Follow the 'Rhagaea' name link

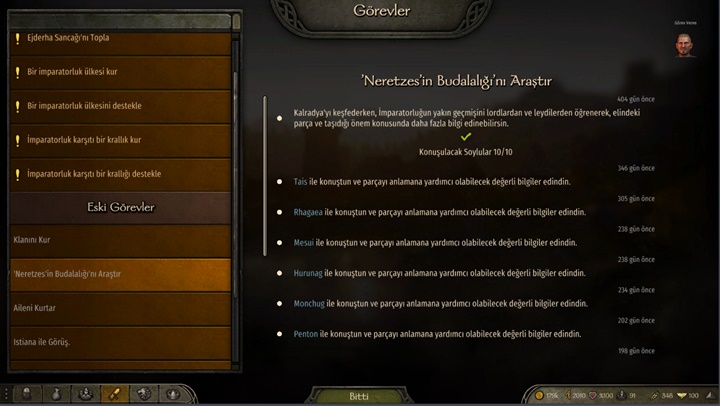coord(309,212)
